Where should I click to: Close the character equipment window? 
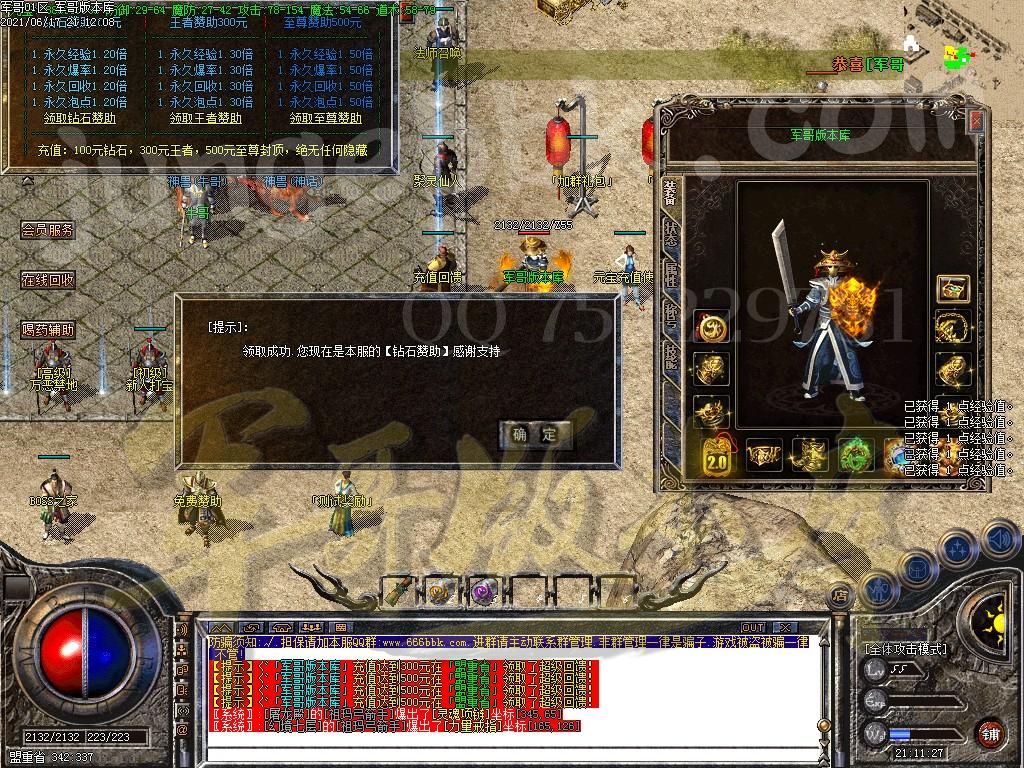point(976,121)
